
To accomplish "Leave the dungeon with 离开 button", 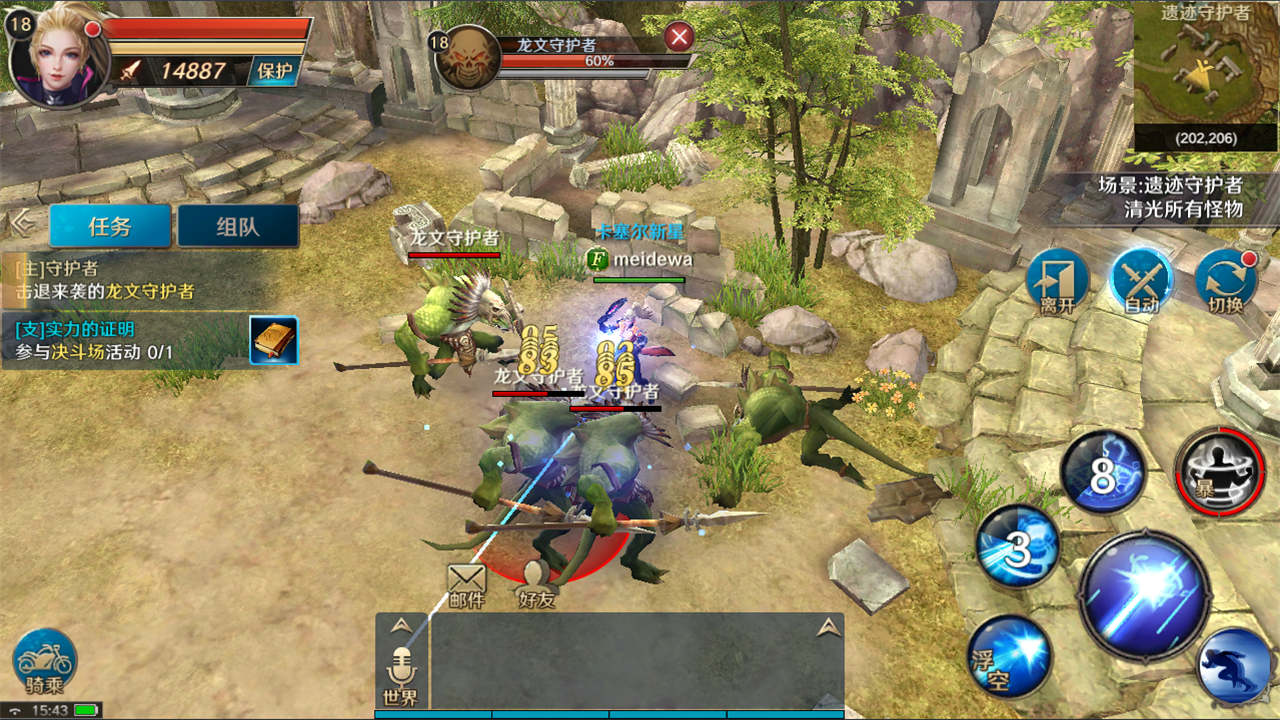I will (1057, 281).
